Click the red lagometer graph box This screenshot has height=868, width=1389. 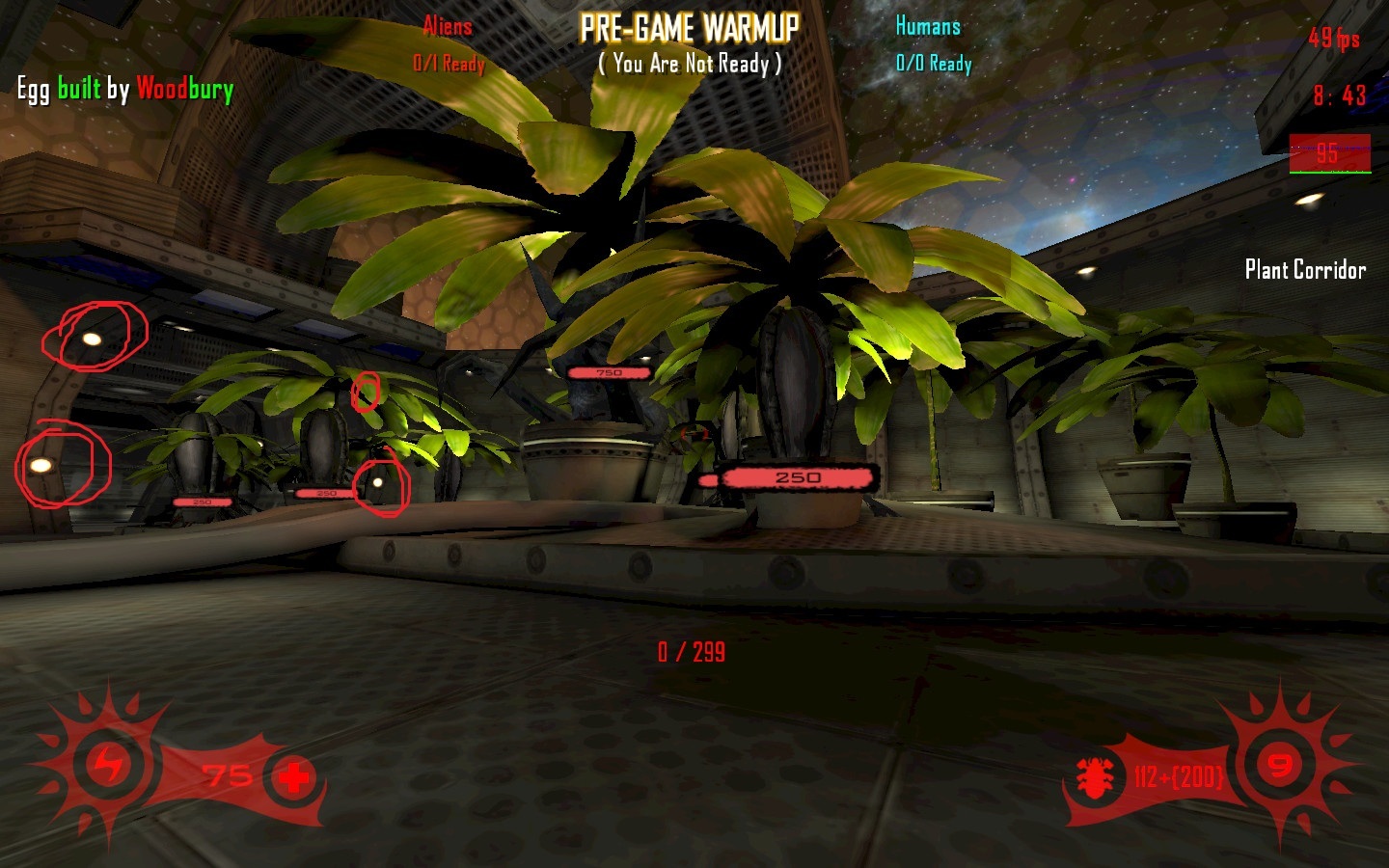(1329, 154)
